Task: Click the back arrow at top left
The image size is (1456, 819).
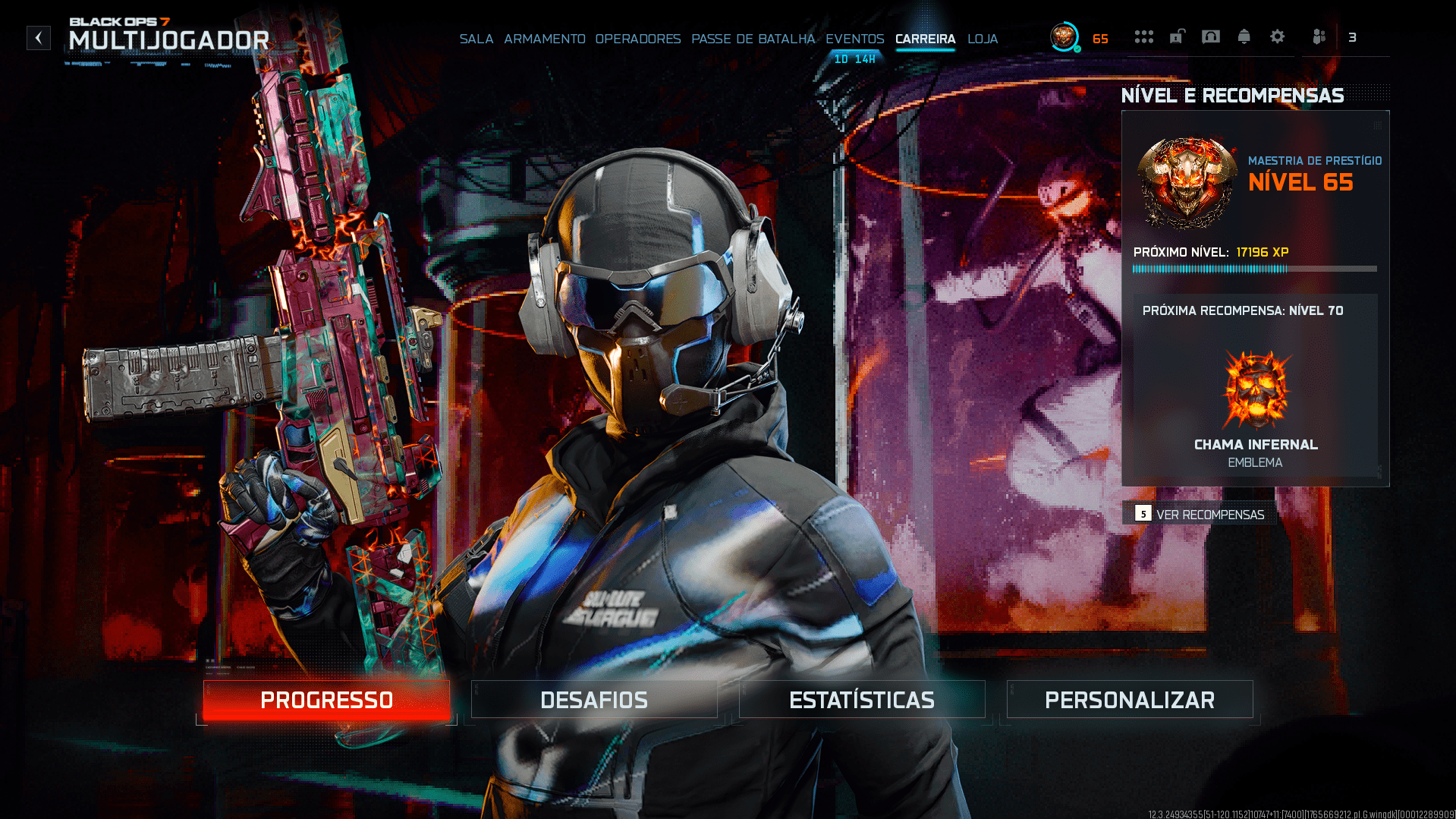Action: click(x=38, y=38)
